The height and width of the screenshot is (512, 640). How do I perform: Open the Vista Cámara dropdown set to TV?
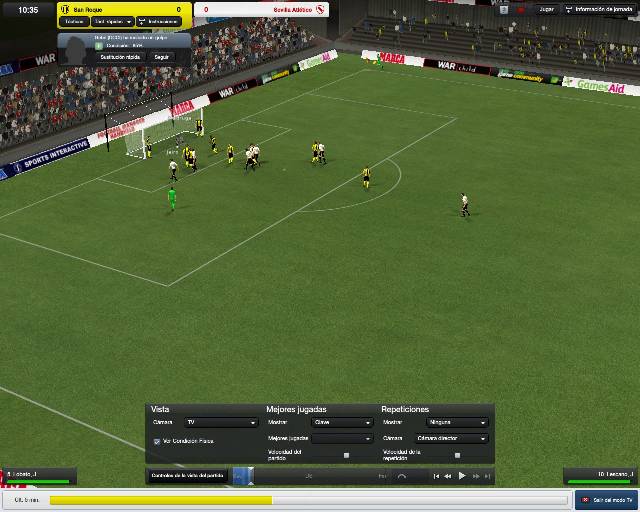pyautogui.click(x=221, y=423)
